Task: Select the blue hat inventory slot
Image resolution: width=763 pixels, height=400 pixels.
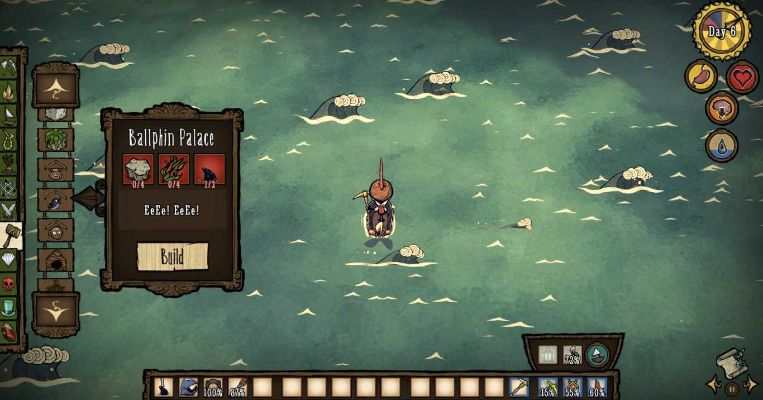Action: [188, 386]
